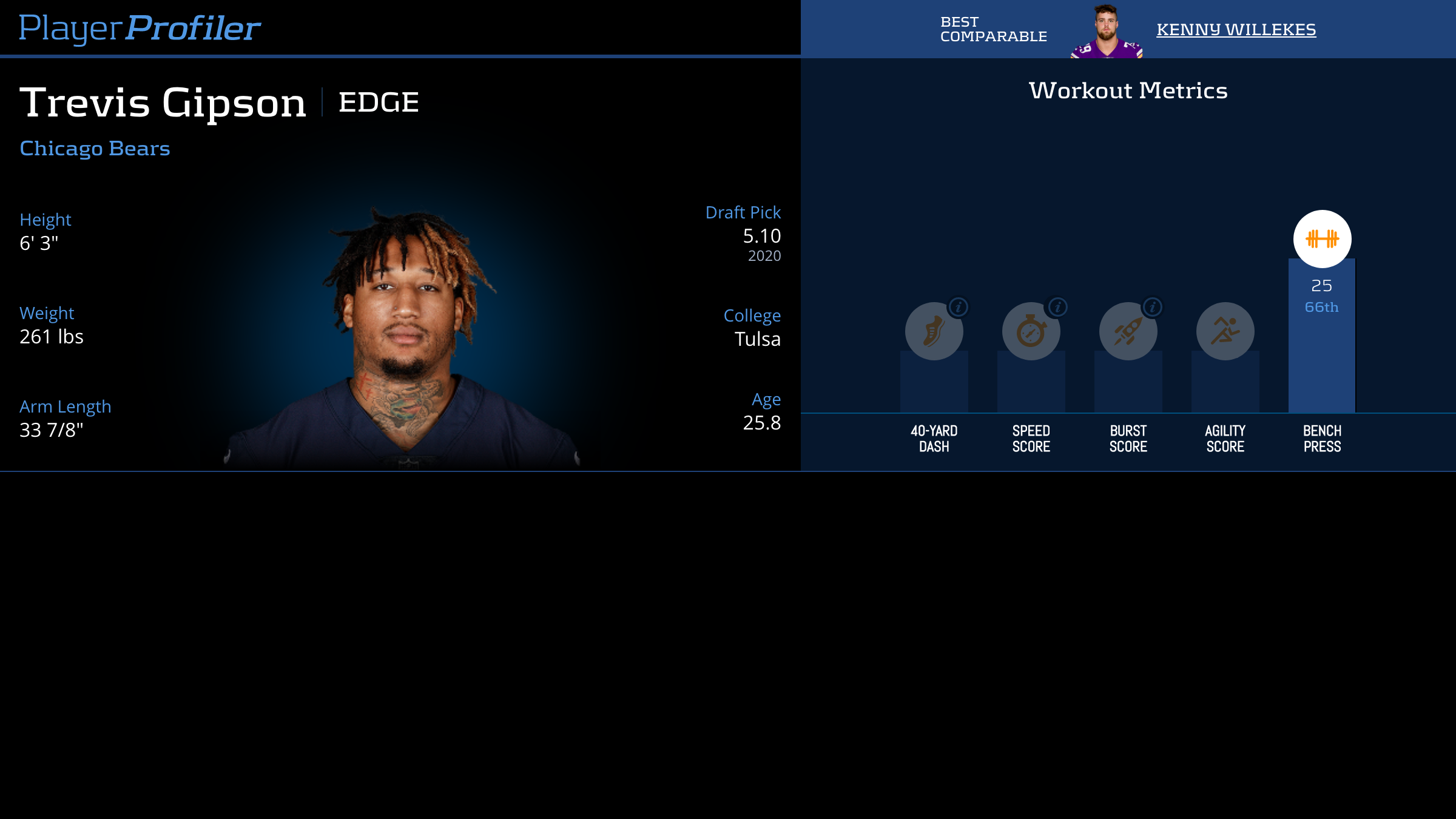The height and width of the screenshot is (819, 1456).
Task: Show info for 40-yard dash metric
Action: tap(959, 307)
